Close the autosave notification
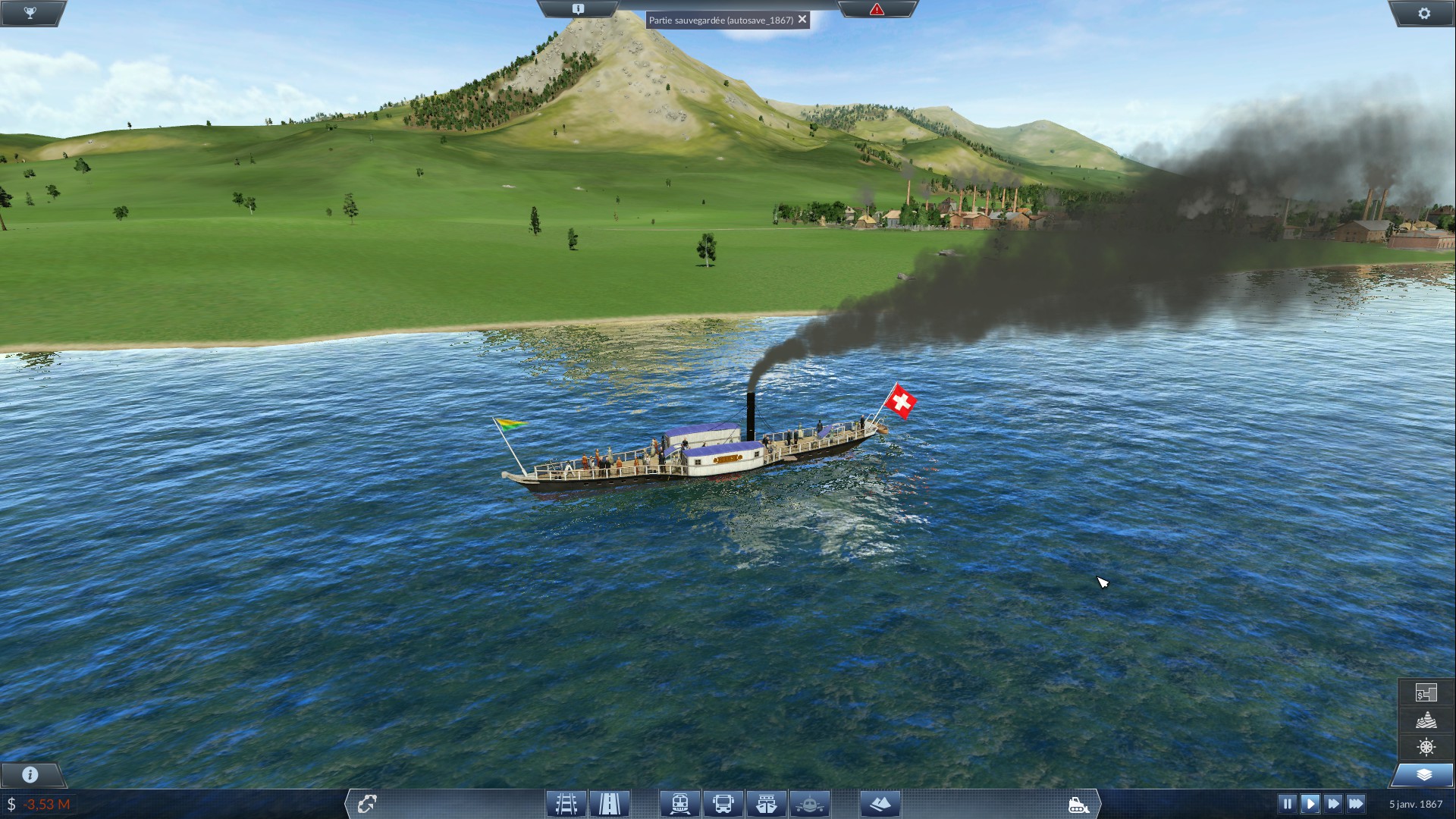Viewport: 1456px width, 819px height. click(802, 20)
